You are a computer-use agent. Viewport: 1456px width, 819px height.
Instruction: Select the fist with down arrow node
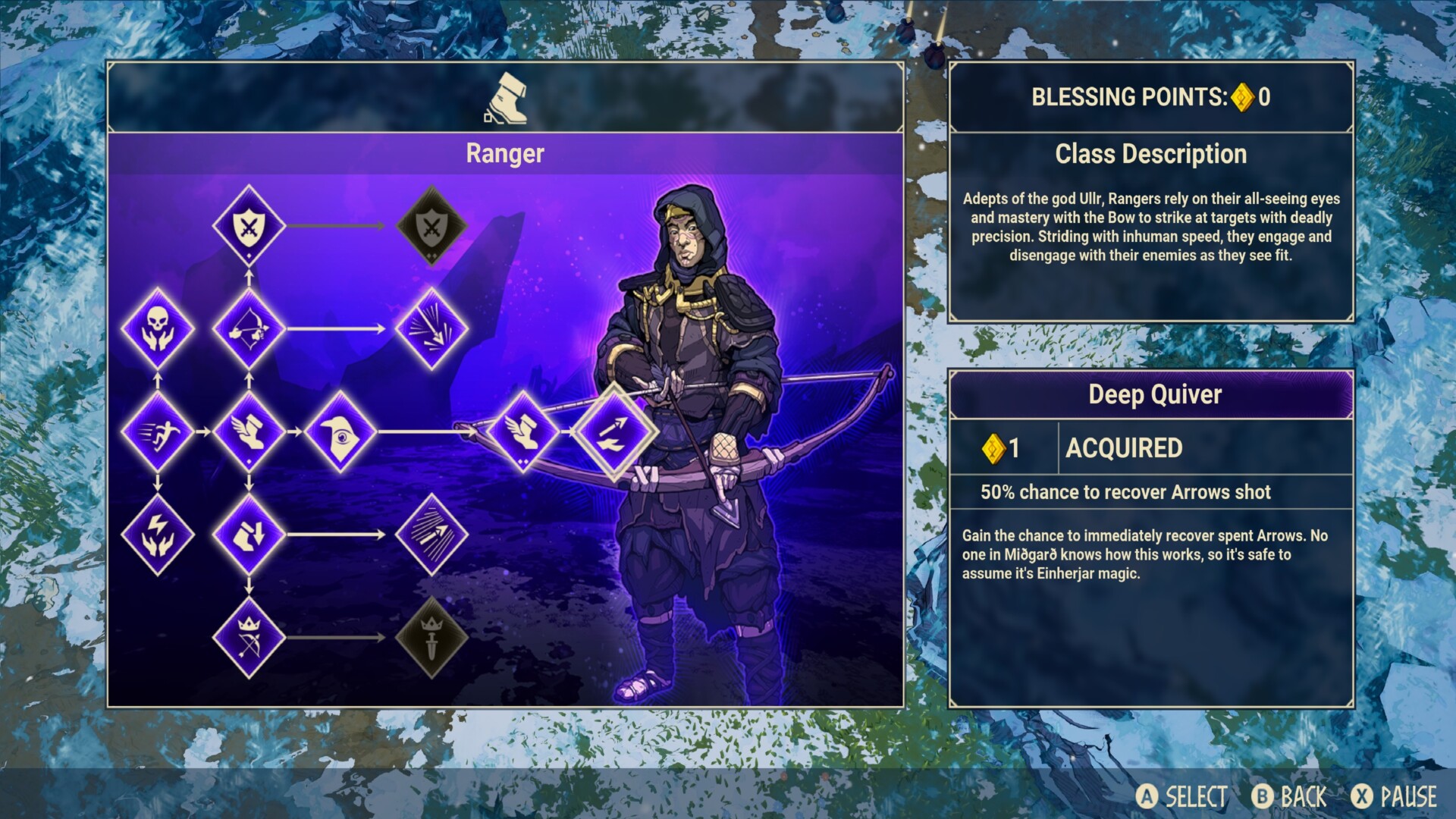click(249, 534)
